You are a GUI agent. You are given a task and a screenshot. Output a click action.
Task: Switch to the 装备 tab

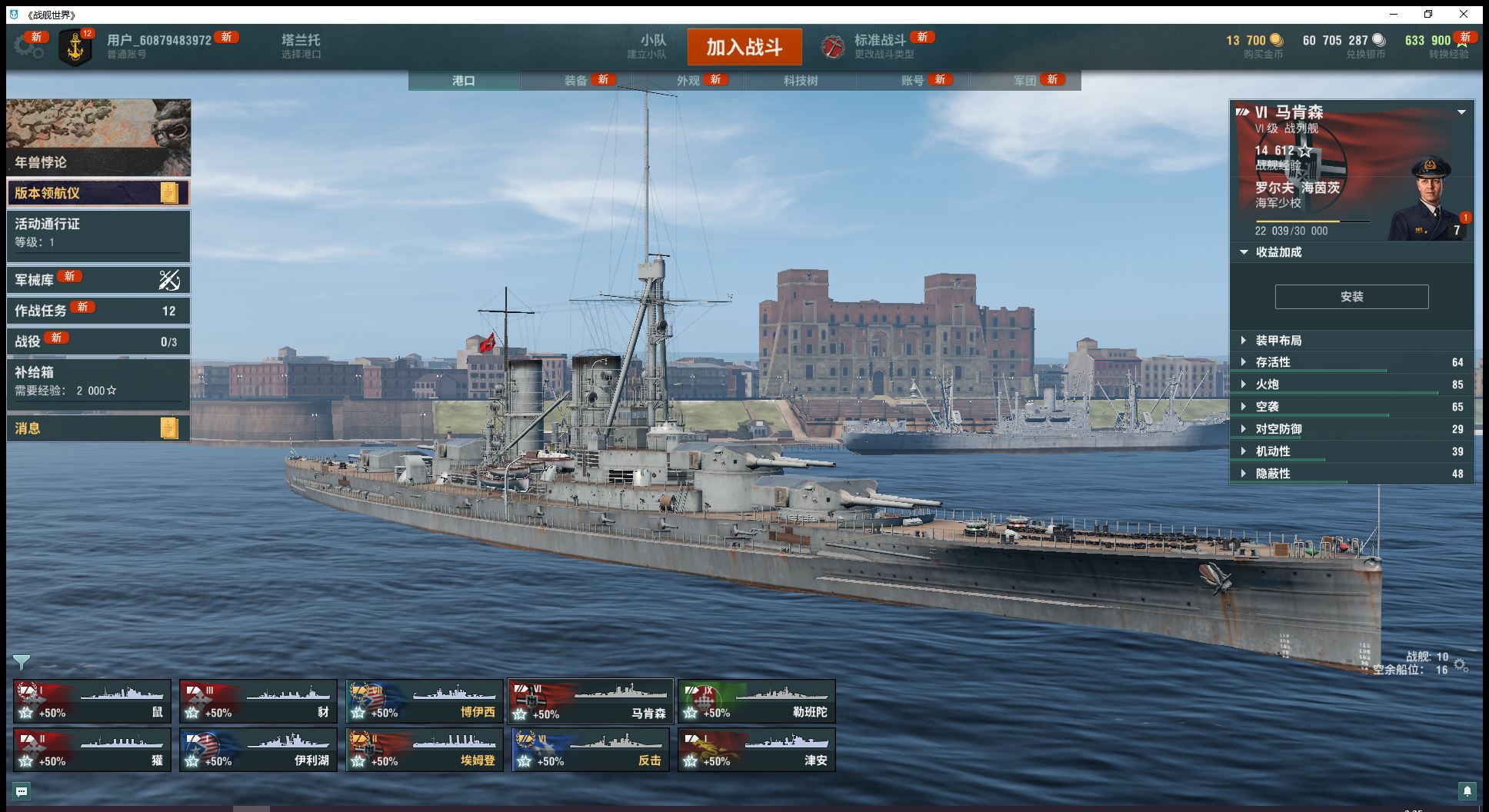click(x=576, y=81)
